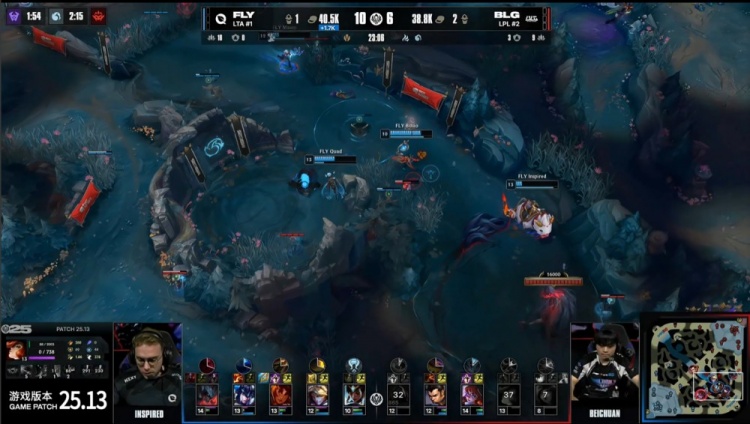The height and width of the screenshot is (424, 750).
Task: Select the dead champion with 37 respawn timer
Action: click(x=509, y=395)
